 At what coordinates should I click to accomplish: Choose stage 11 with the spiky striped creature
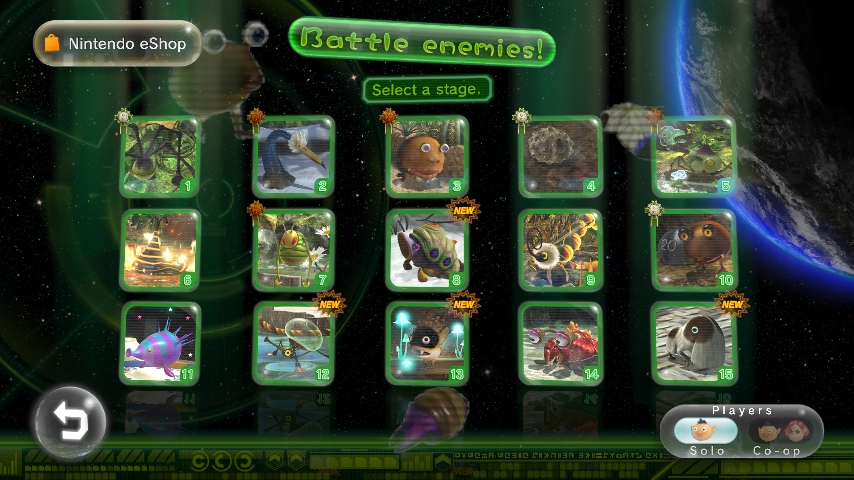point(160,343)
